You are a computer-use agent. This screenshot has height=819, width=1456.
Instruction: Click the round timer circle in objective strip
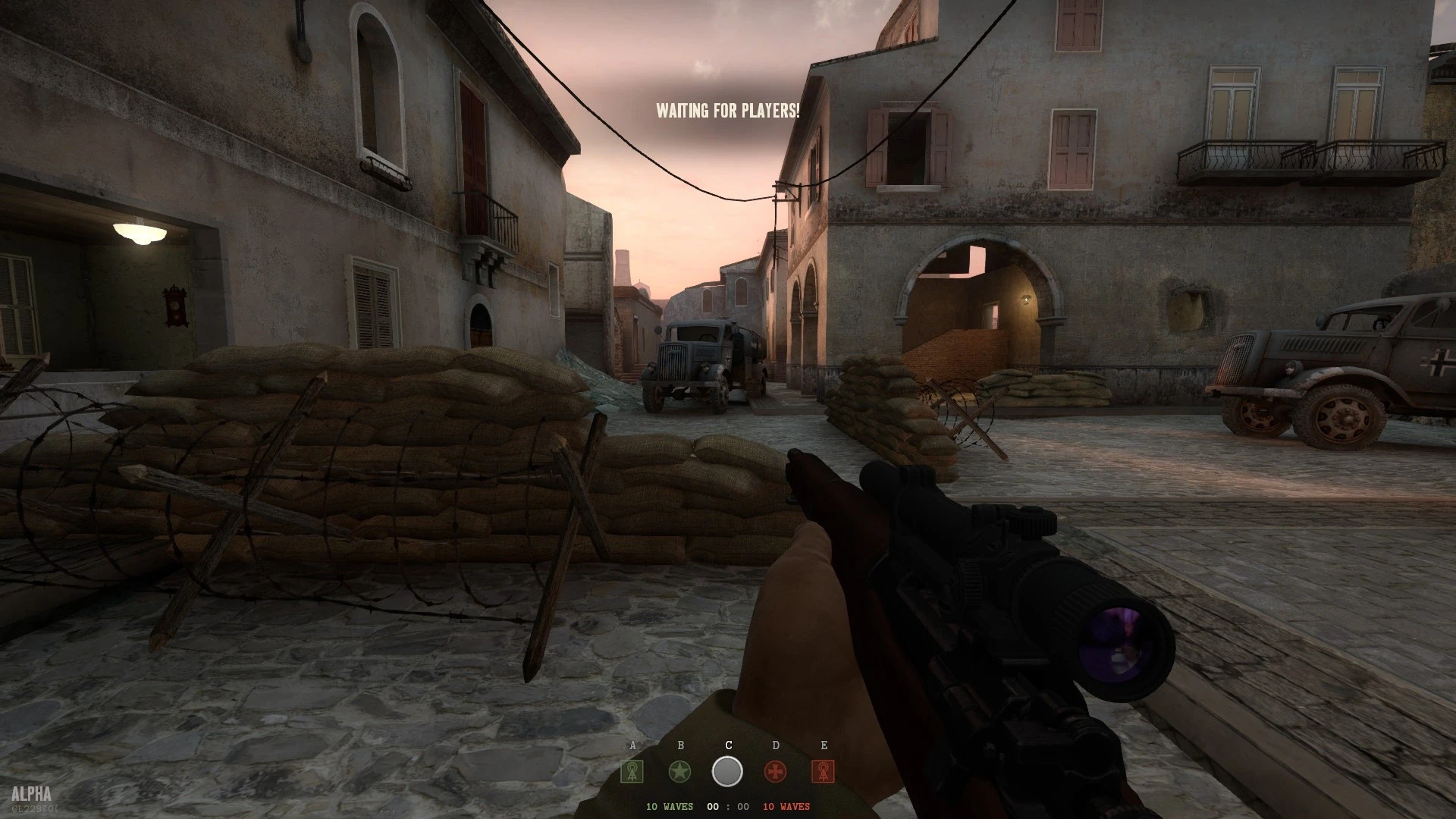(x=727, y=771)
